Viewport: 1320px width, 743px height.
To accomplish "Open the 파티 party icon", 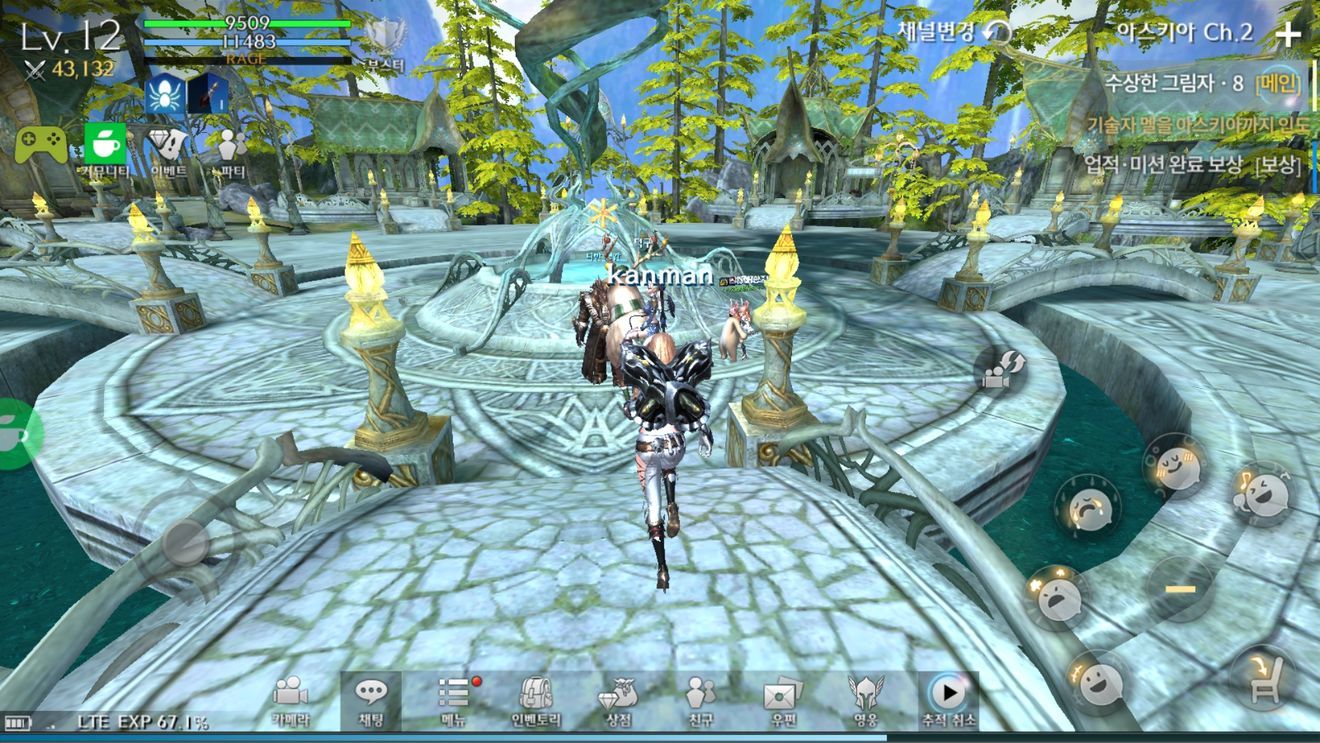I will pyautogui.click(x=231, y=150).
